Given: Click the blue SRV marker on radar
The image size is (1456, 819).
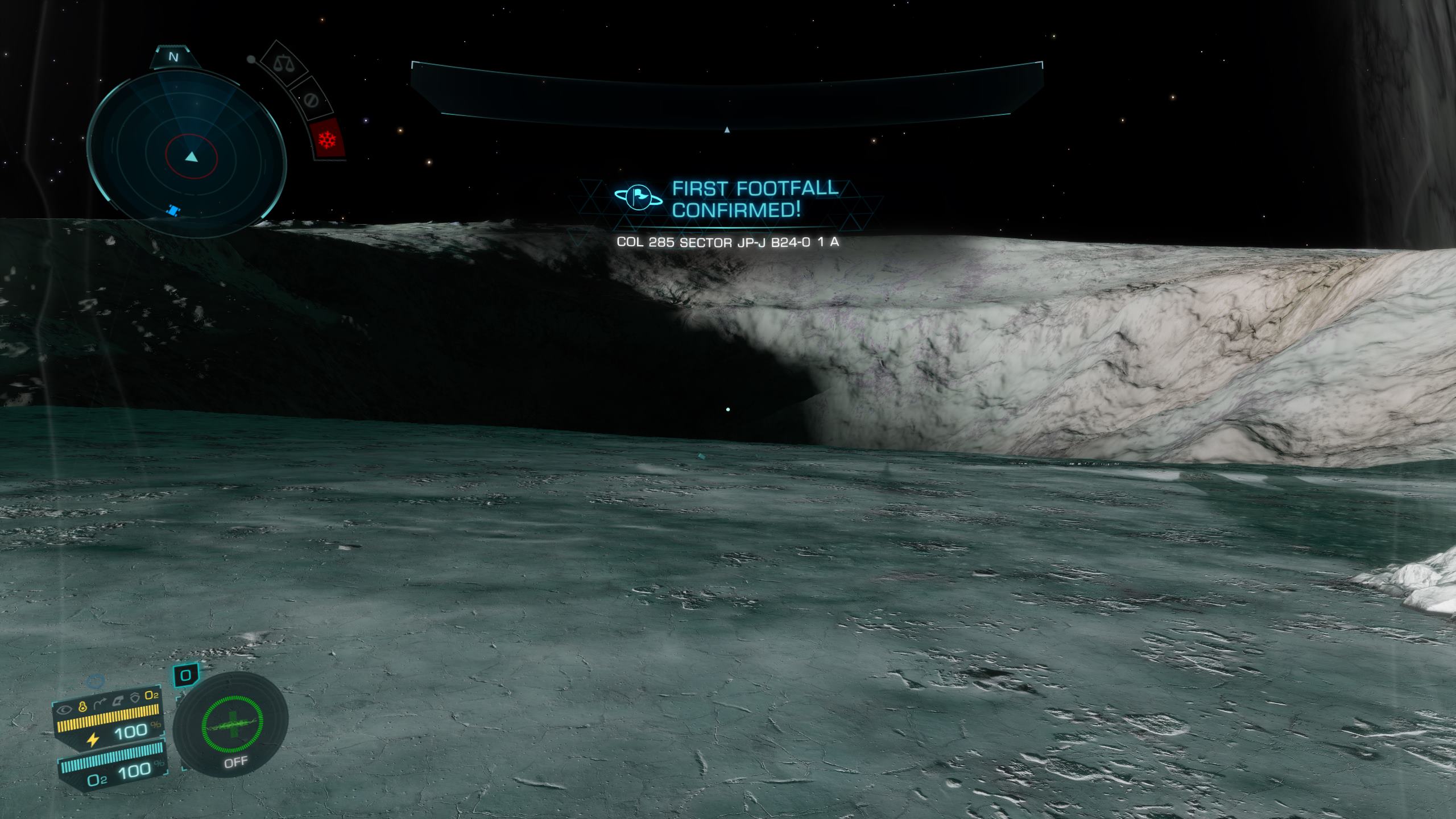Looking at the screenshot, I should pyautogui.click(x=173, y=211).
